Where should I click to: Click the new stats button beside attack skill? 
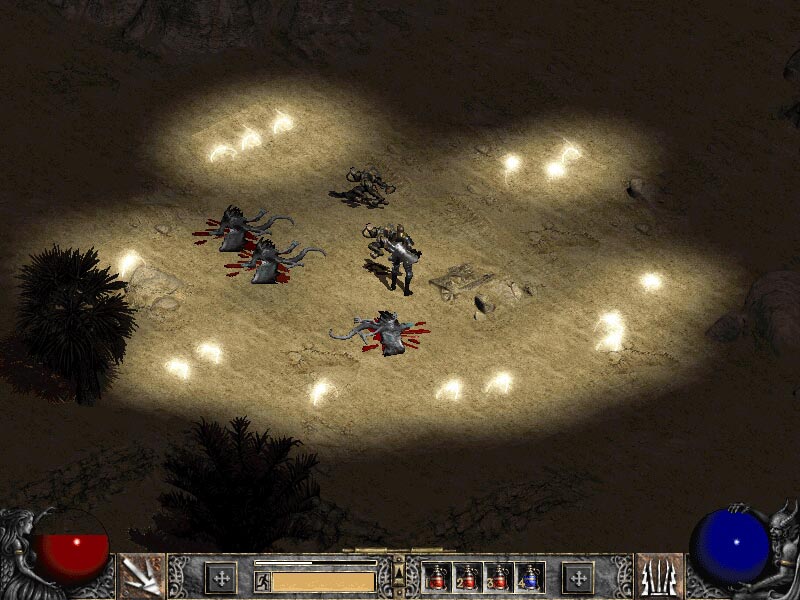[x=221, y=577]
